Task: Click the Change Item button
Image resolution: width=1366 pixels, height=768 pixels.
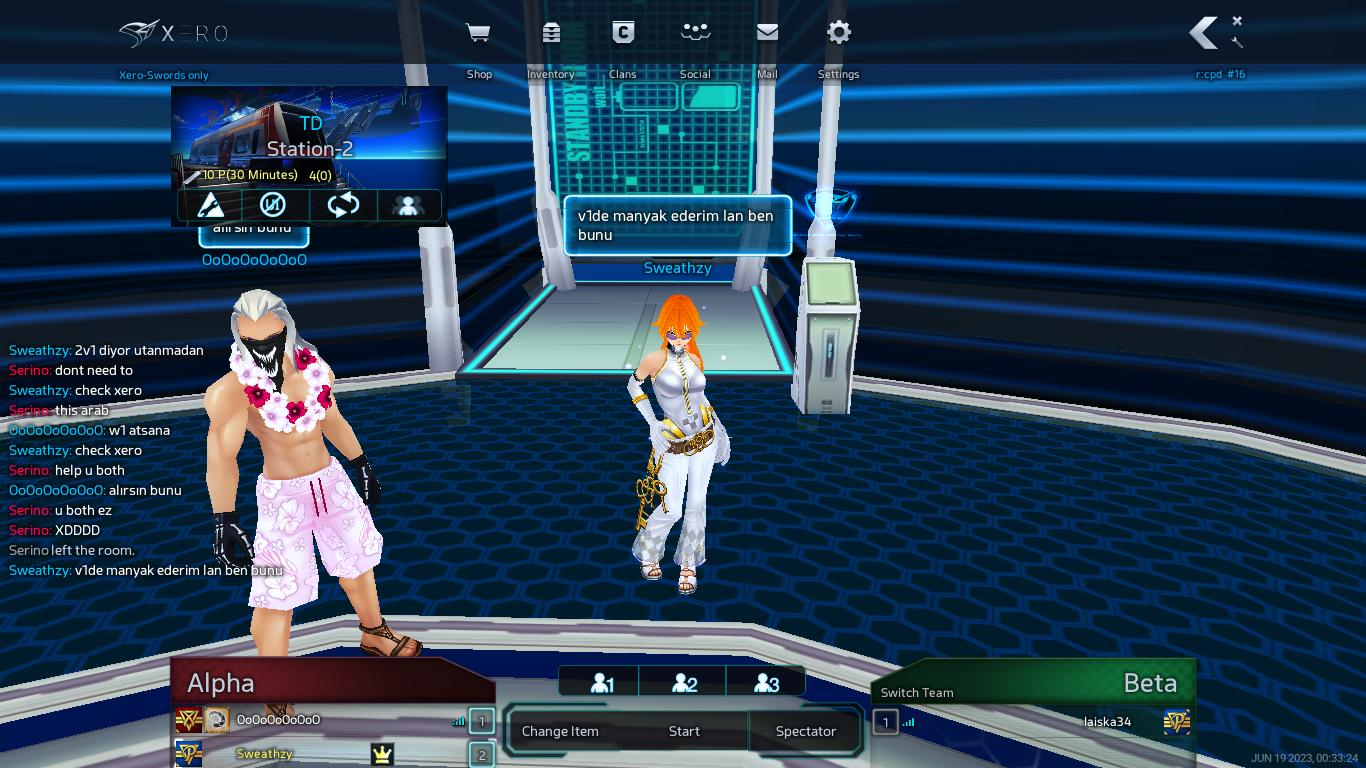Action: pos(560,731)
